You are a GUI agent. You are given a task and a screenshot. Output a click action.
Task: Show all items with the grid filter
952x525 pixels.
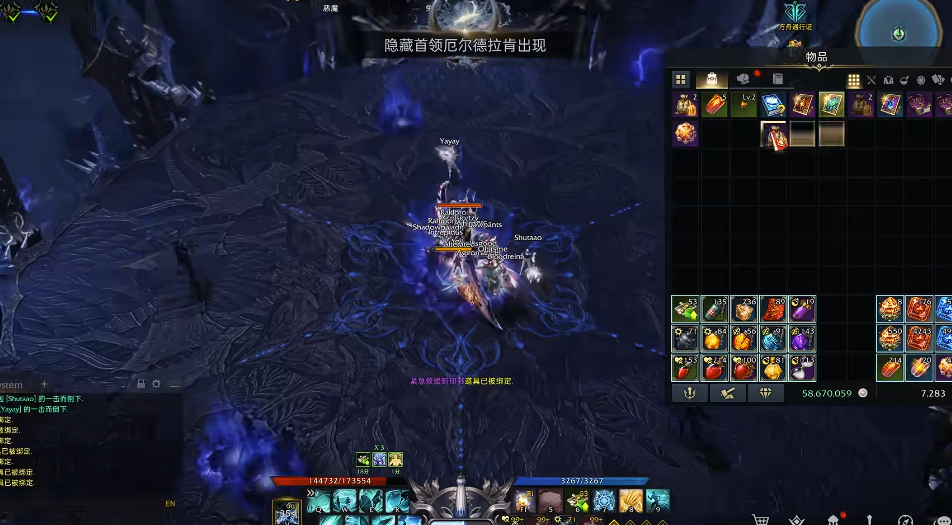pyautogui.click(x=853, y=80)
